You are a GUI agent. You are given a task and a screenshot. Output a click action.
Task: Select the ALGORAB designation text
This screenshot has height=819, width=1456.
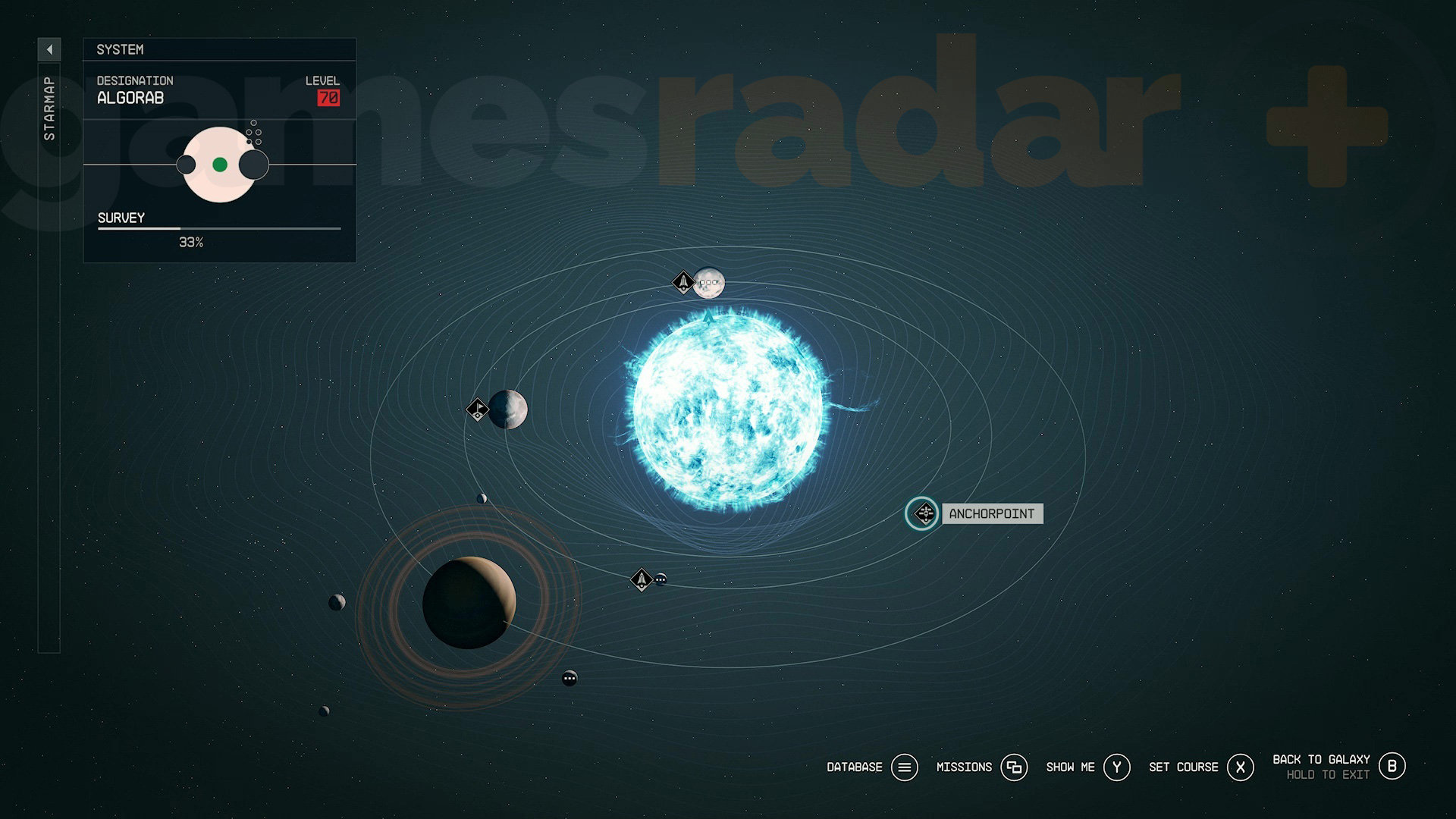(x=130, y=98)
